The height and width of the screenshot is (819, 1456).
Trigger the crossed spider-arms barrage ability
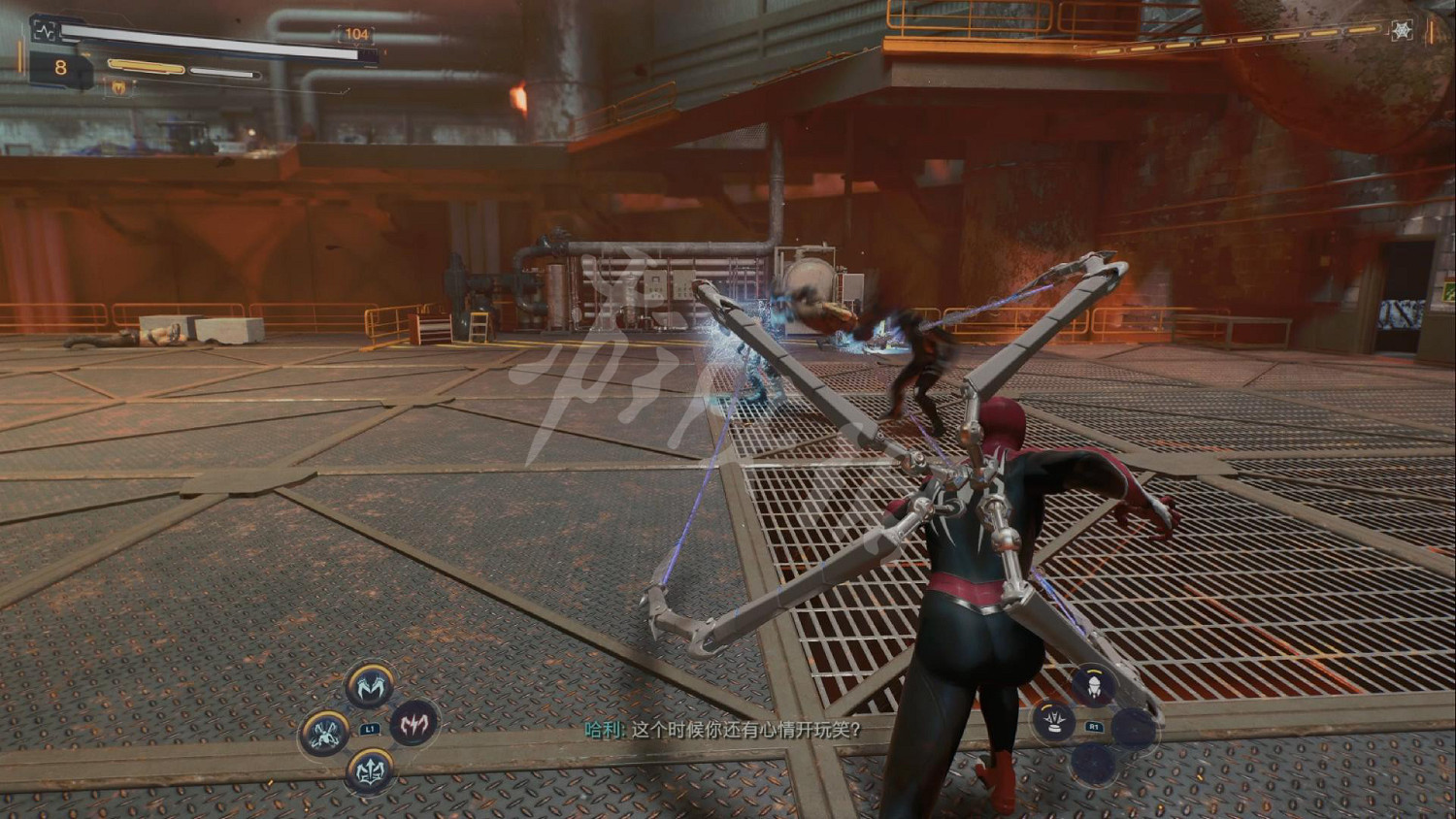[x=325, y=733]
